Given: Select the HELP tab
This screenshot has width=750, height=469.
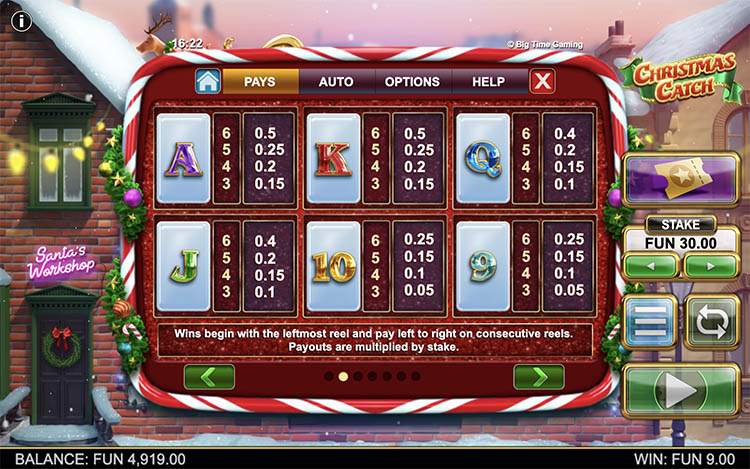Looking at the screenshot, I should point(488,82).
